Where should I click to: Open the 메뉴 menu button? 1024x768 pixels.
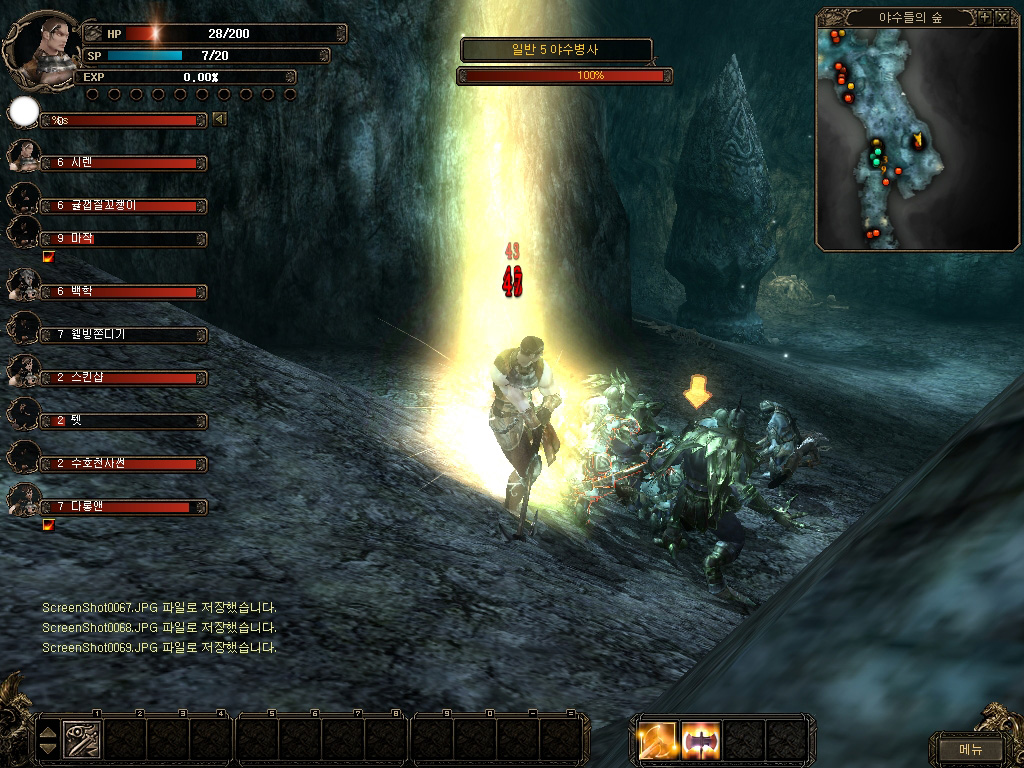970,748
